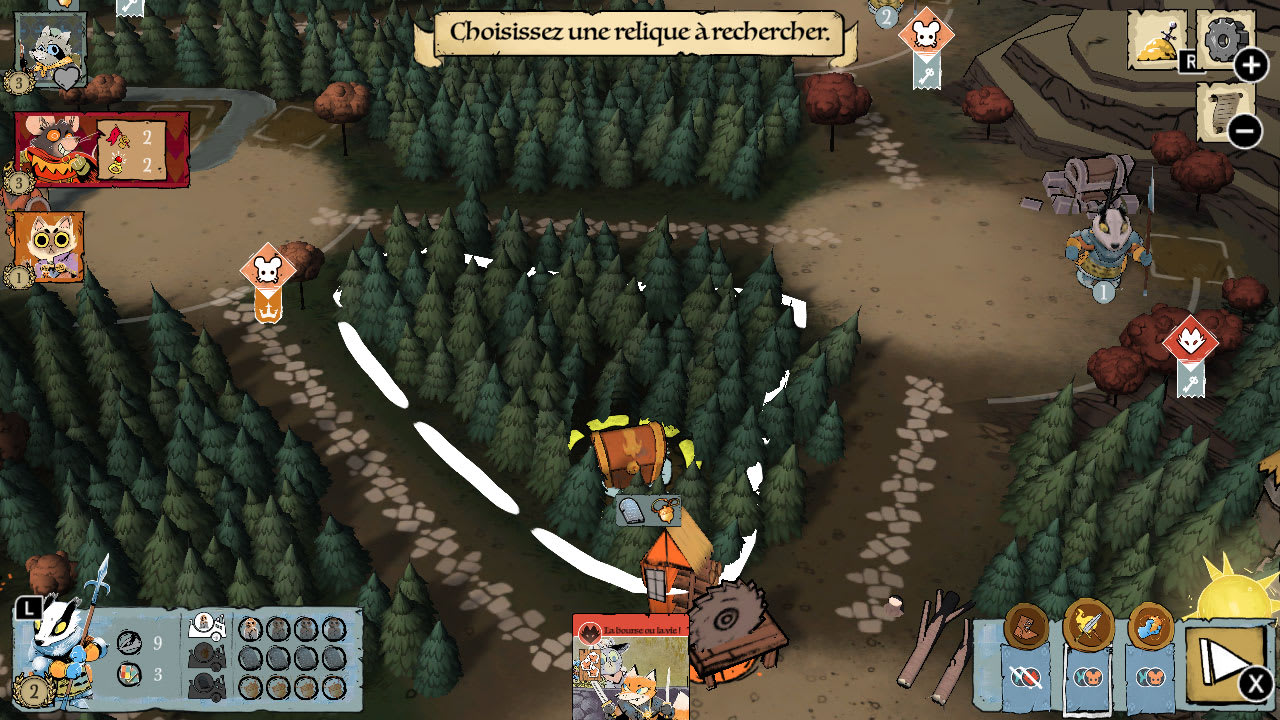Open the settings gear menu
The height and width of the screenshot is (720, 1280).
tap(1224, 40)
